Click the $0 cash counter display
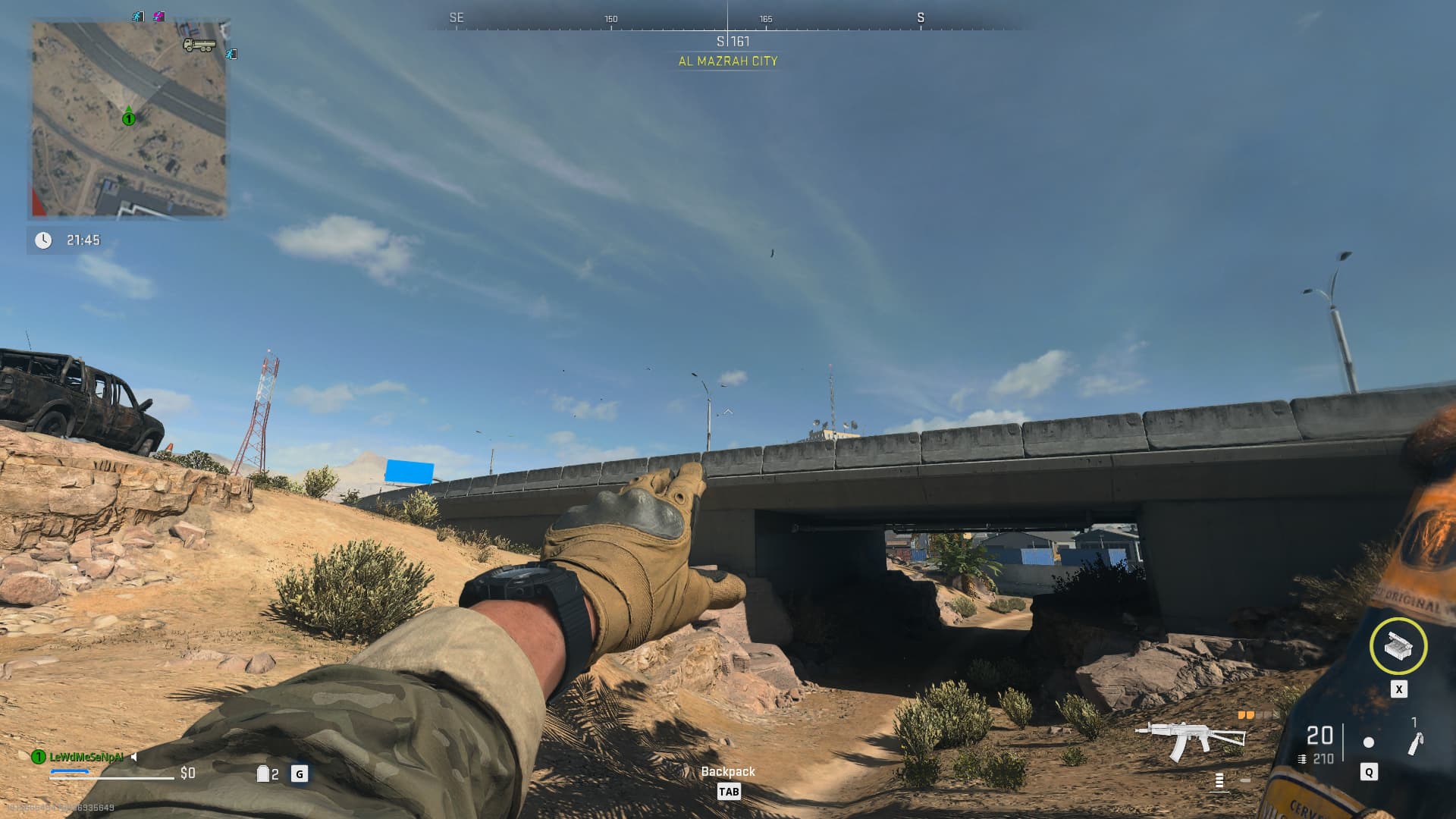The image size is (1456, 819). click(187, 773)
